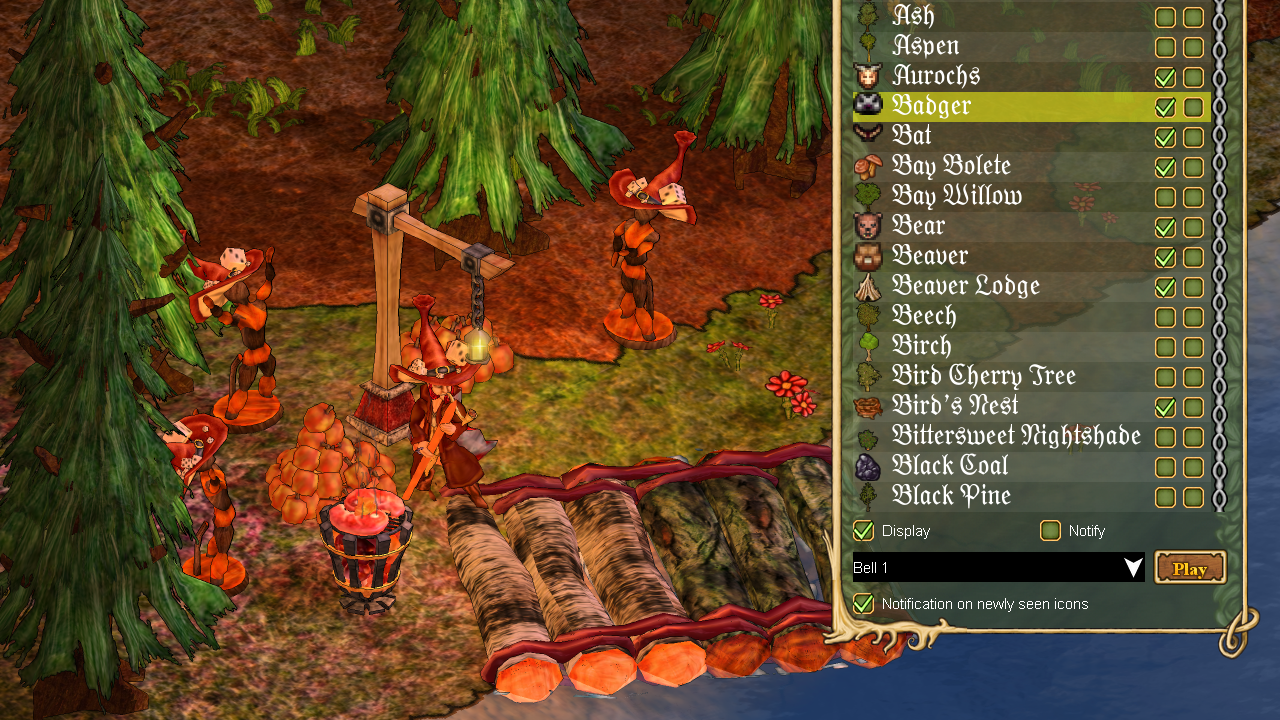Select Bittersweet Nightshade in the list

1015,436
